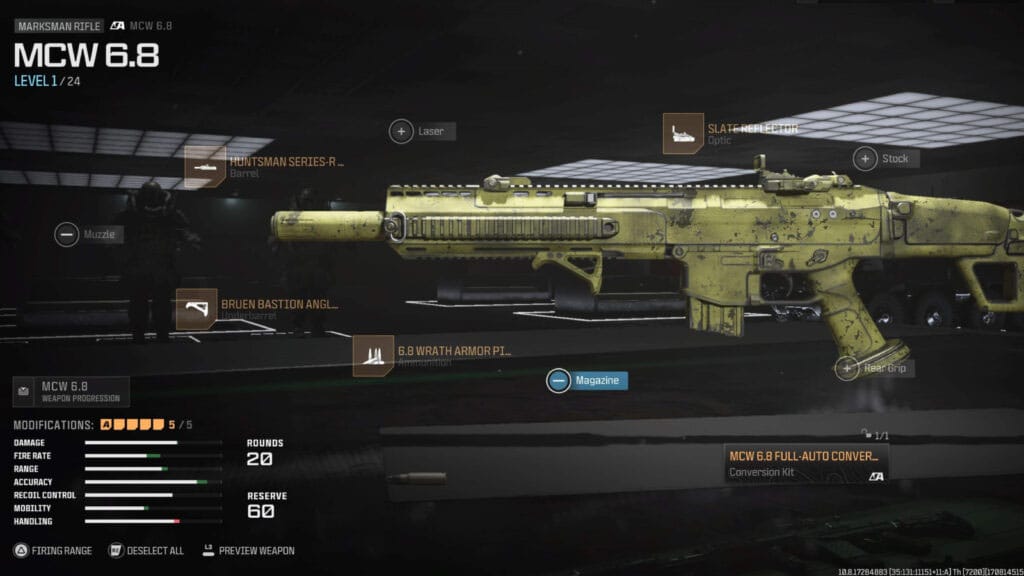The image size is (1024, 576).
Task: Preview the weapon
Action: [250, 550]
